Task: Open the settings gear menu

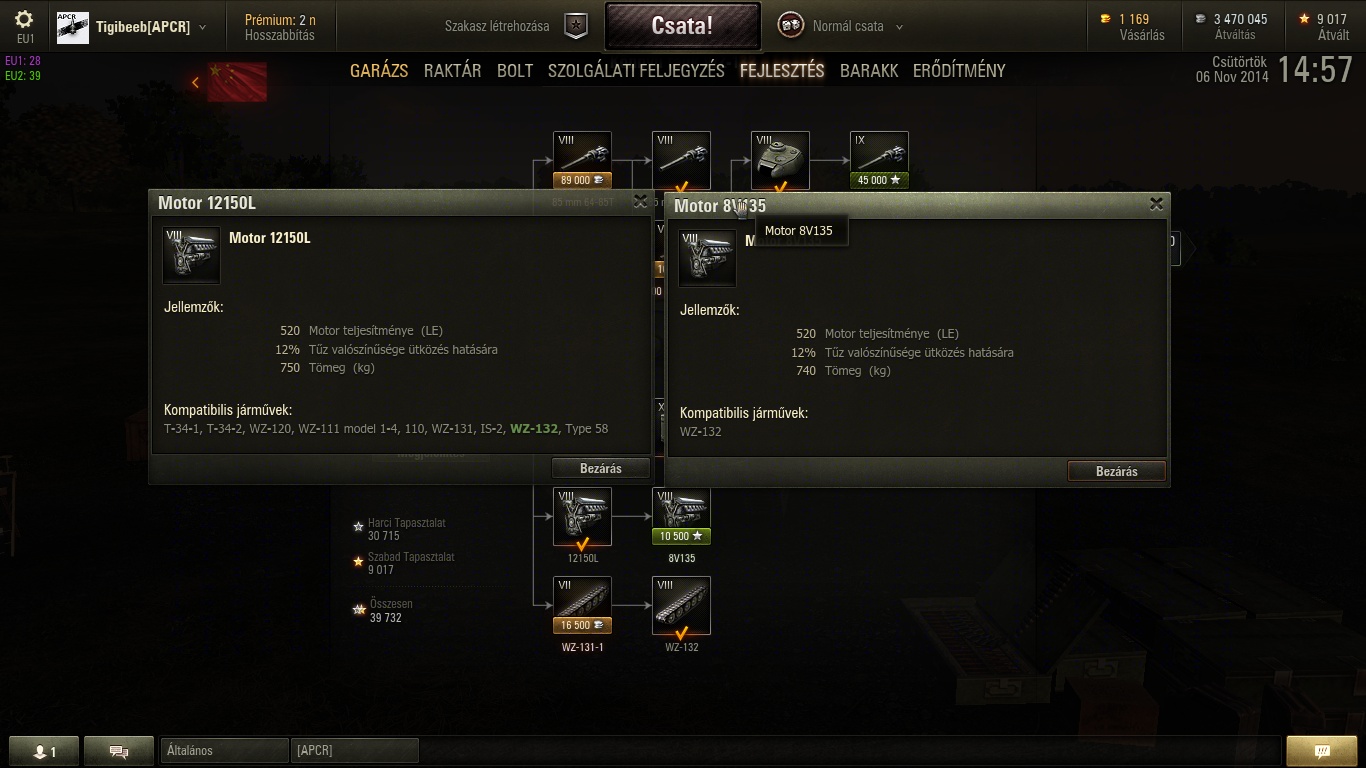Action: tap(25, 20)
